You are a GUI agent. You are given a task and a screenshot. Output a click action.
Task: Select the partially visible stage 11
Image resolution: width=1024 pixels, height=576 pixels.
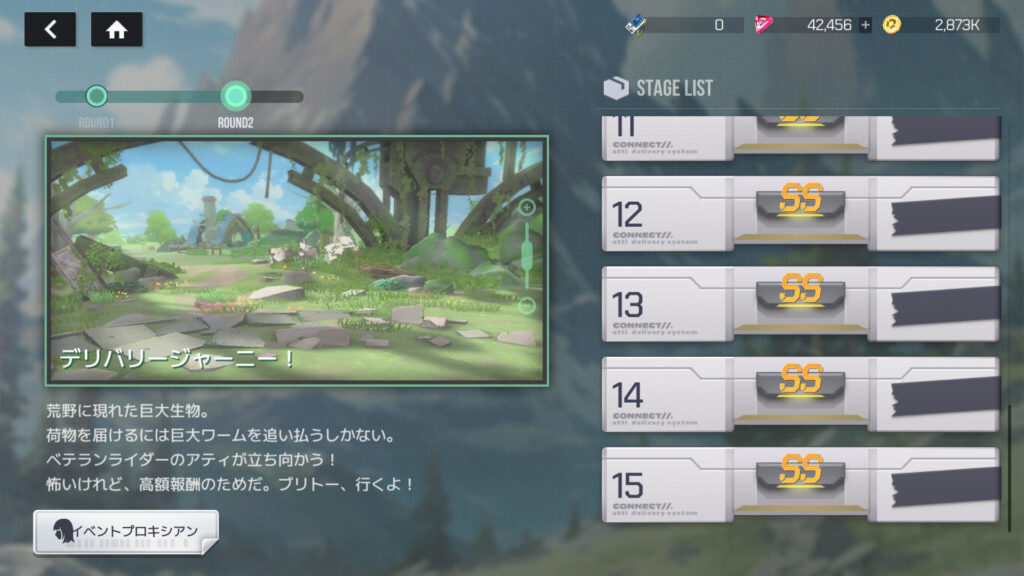[799, 138]
